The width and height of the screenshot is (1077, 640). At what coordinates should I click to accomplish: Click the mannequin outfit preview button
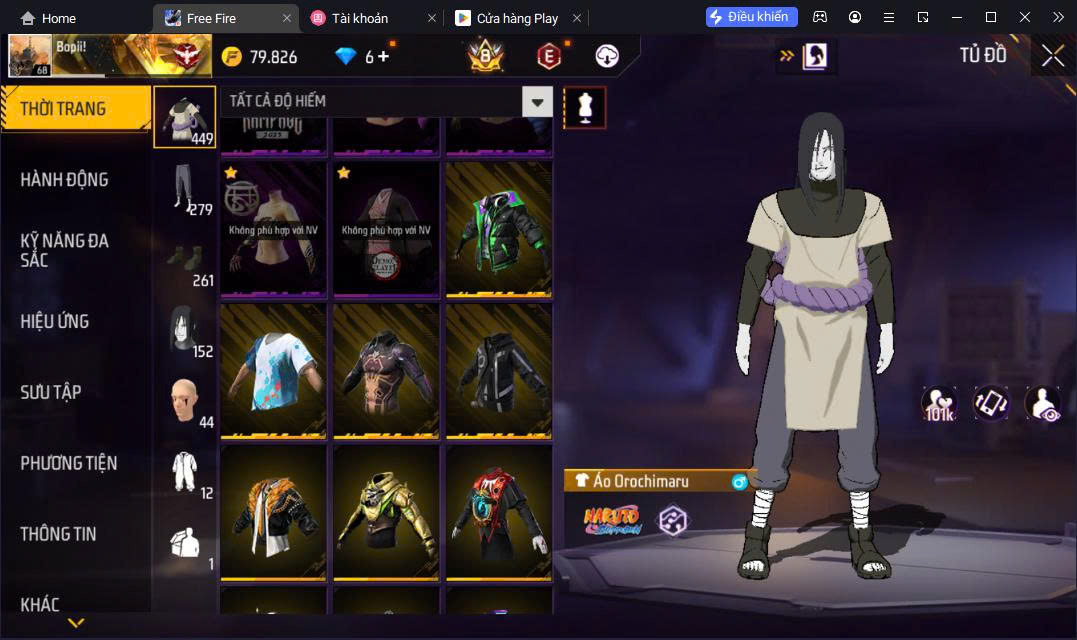click(x=585, y=107)
